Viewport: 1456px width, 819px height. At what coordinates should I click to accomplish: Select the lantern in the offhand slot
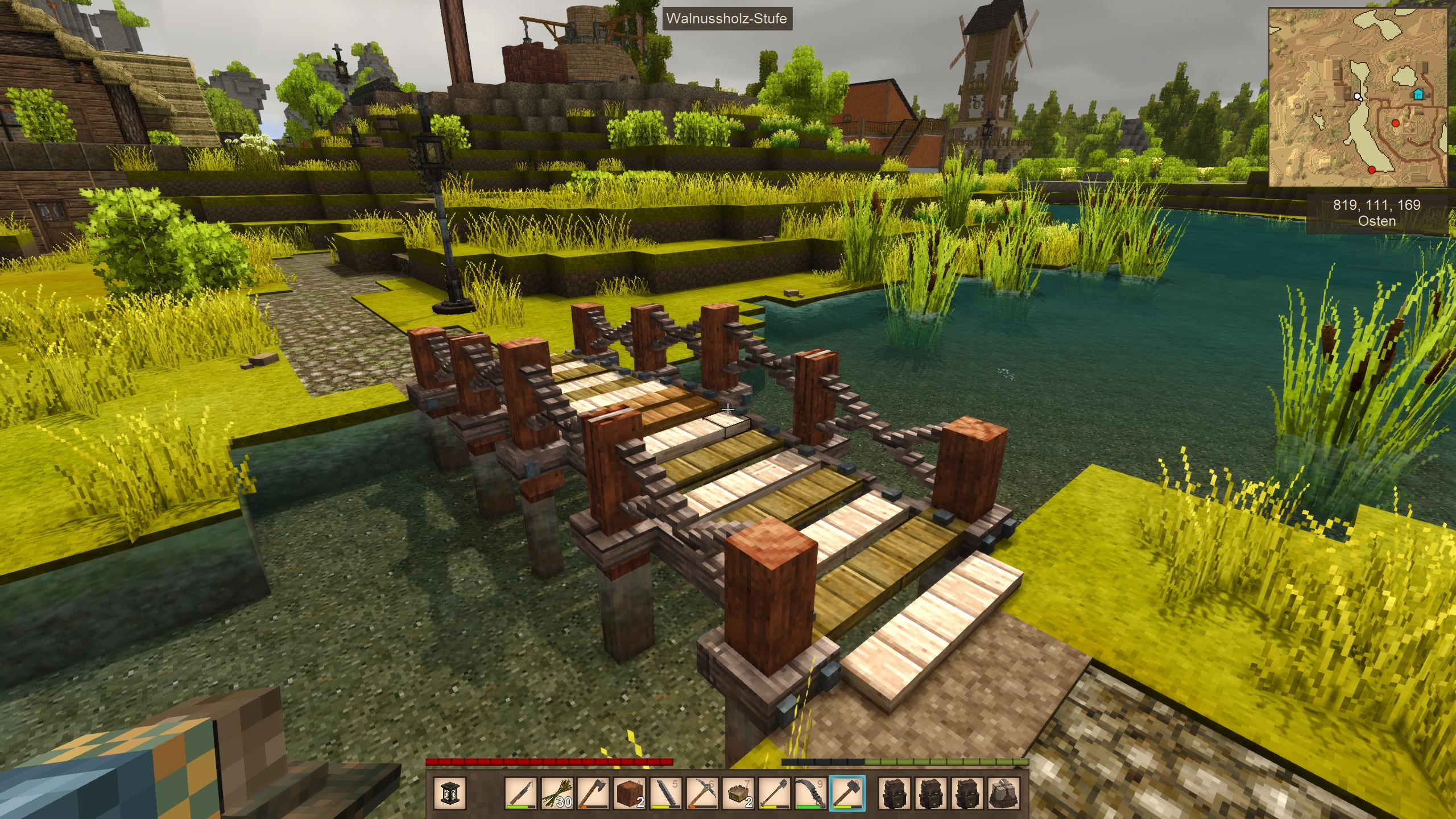coord(449,793)
